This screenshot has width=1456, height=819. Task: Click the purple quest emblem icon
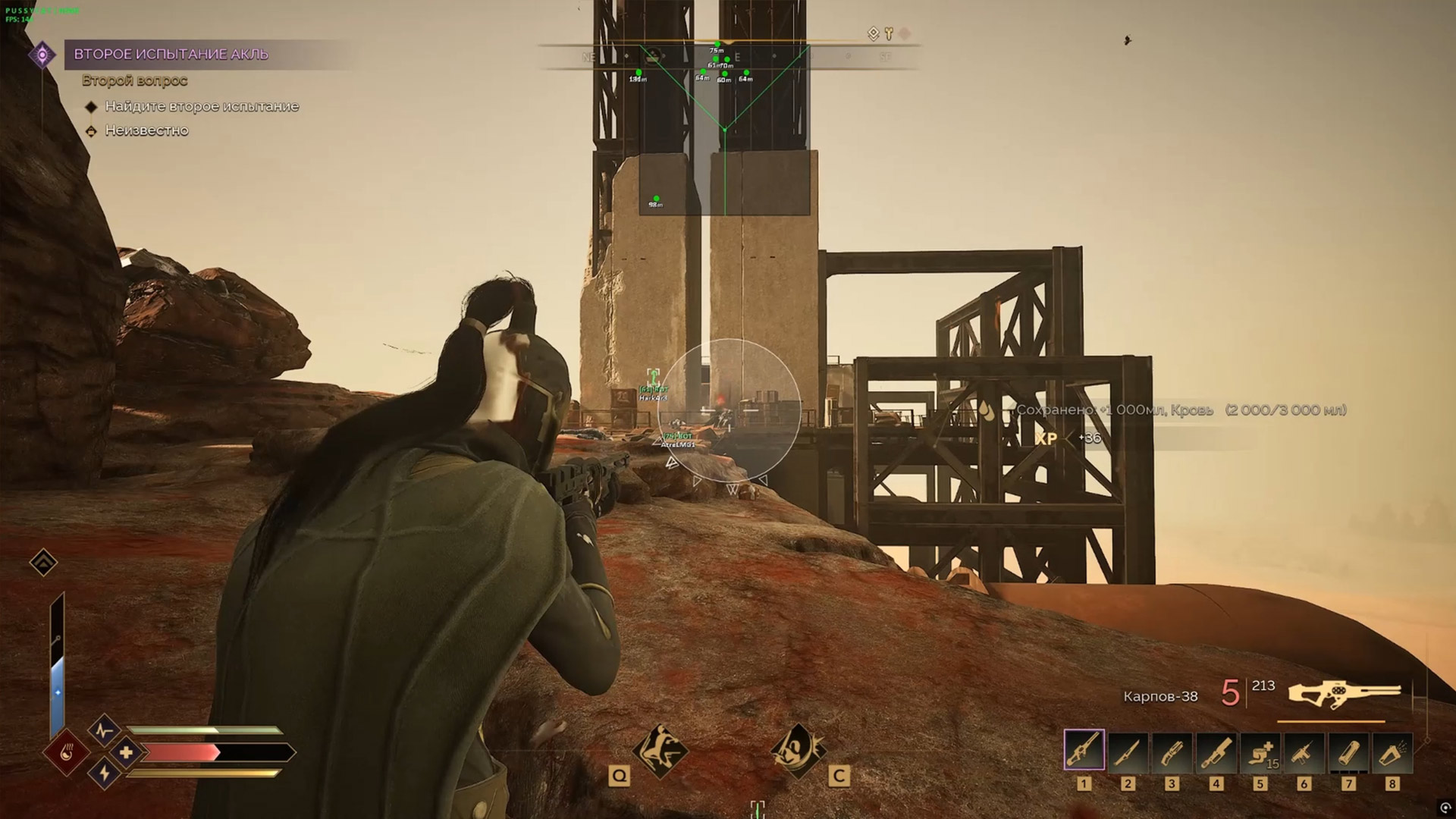coord(42,55)
